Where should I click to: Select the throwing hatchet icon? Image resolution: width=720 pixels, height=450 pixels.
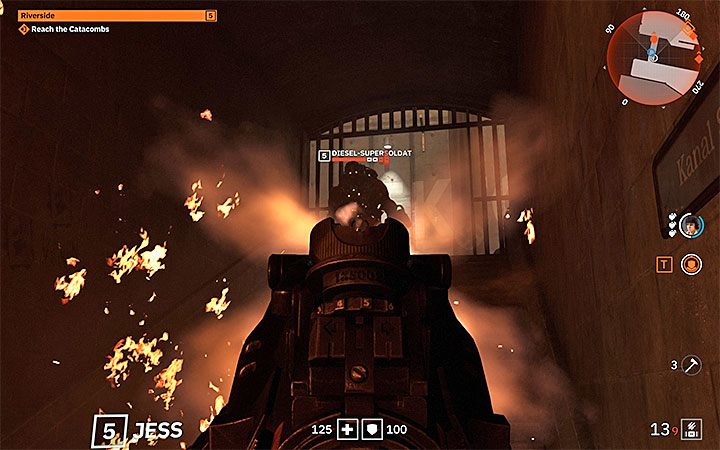click(690, 366)
